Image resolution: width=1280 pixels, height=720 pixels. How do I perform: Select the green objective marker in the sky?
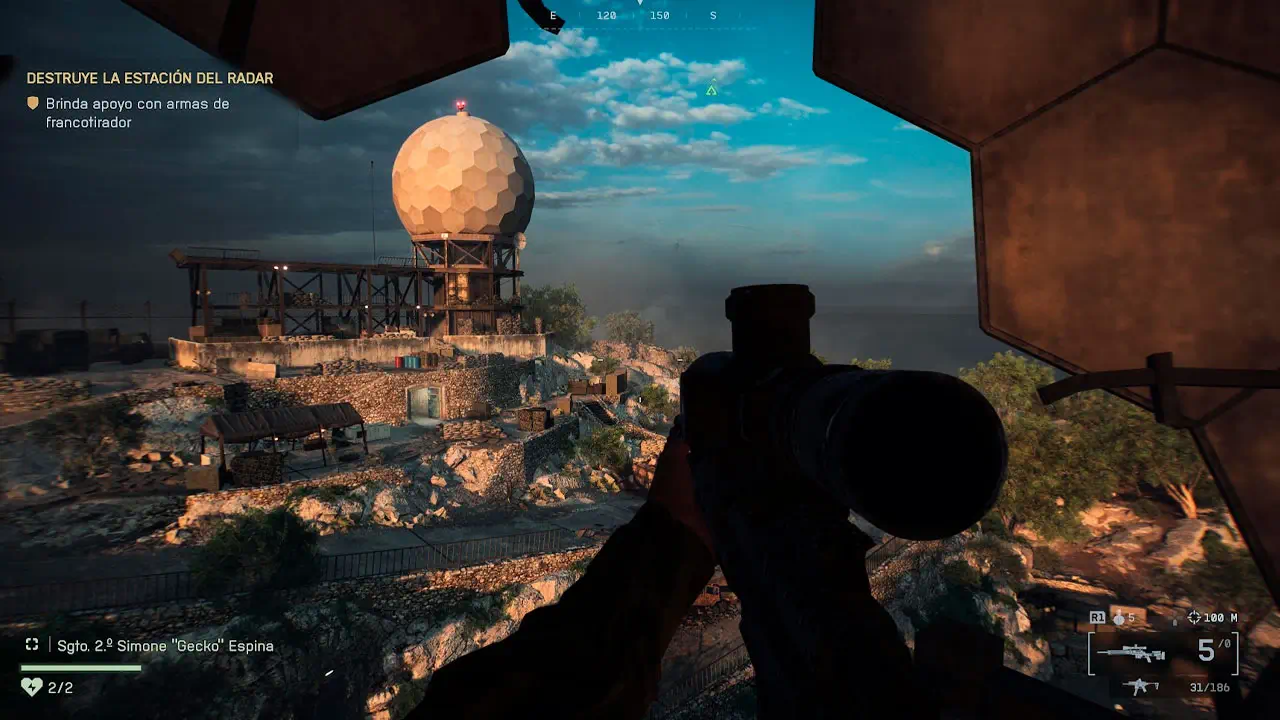711,90
